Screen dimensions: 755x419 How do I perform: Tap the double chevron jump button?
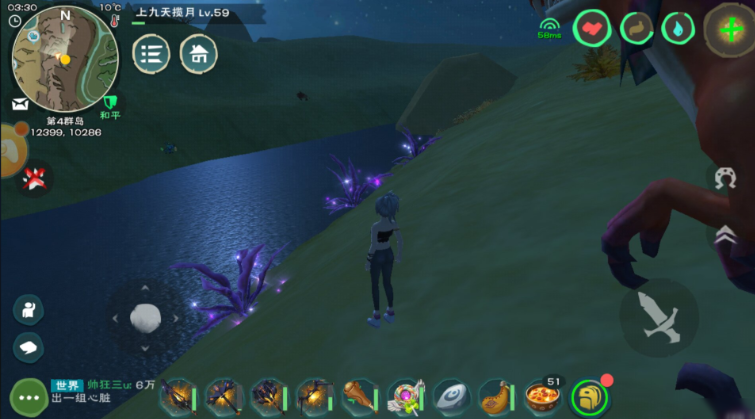721,234
